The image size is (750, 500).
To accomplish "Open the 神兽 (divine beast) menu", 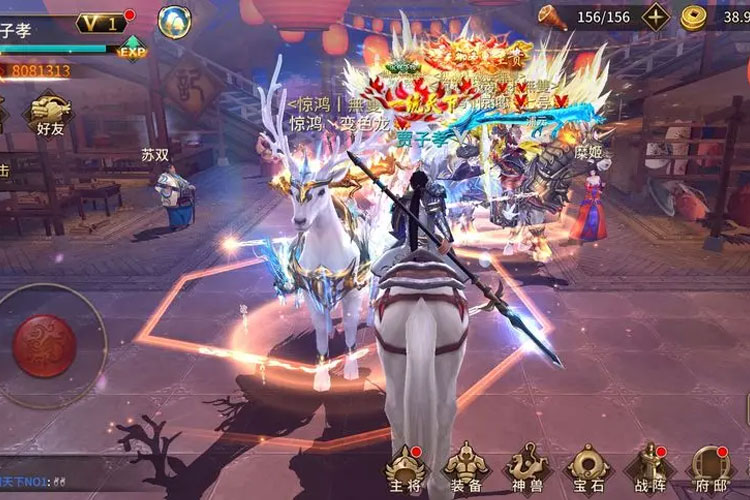I will 526,470.
